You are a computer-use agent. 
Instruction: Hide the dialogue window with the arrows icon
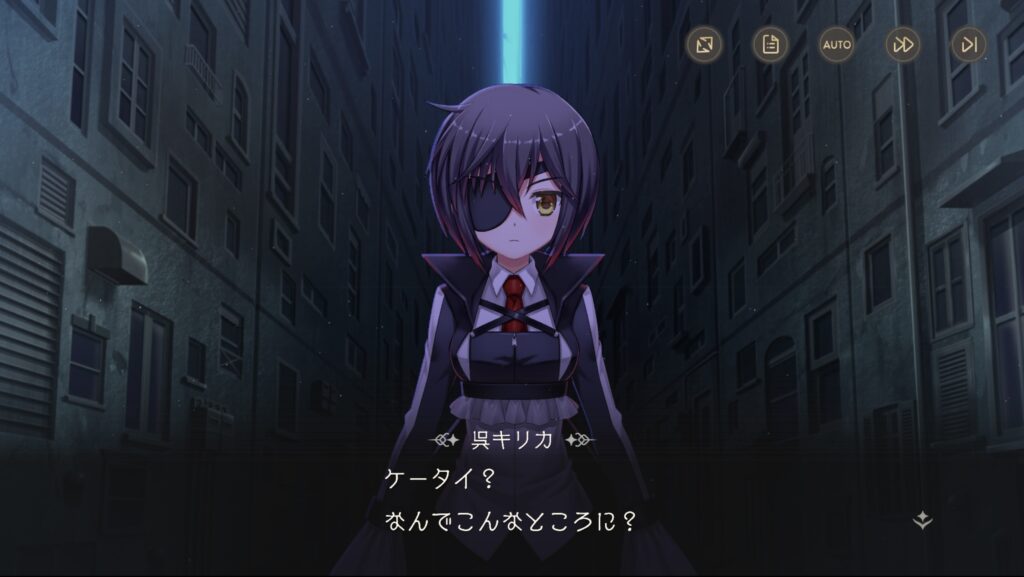704,44
